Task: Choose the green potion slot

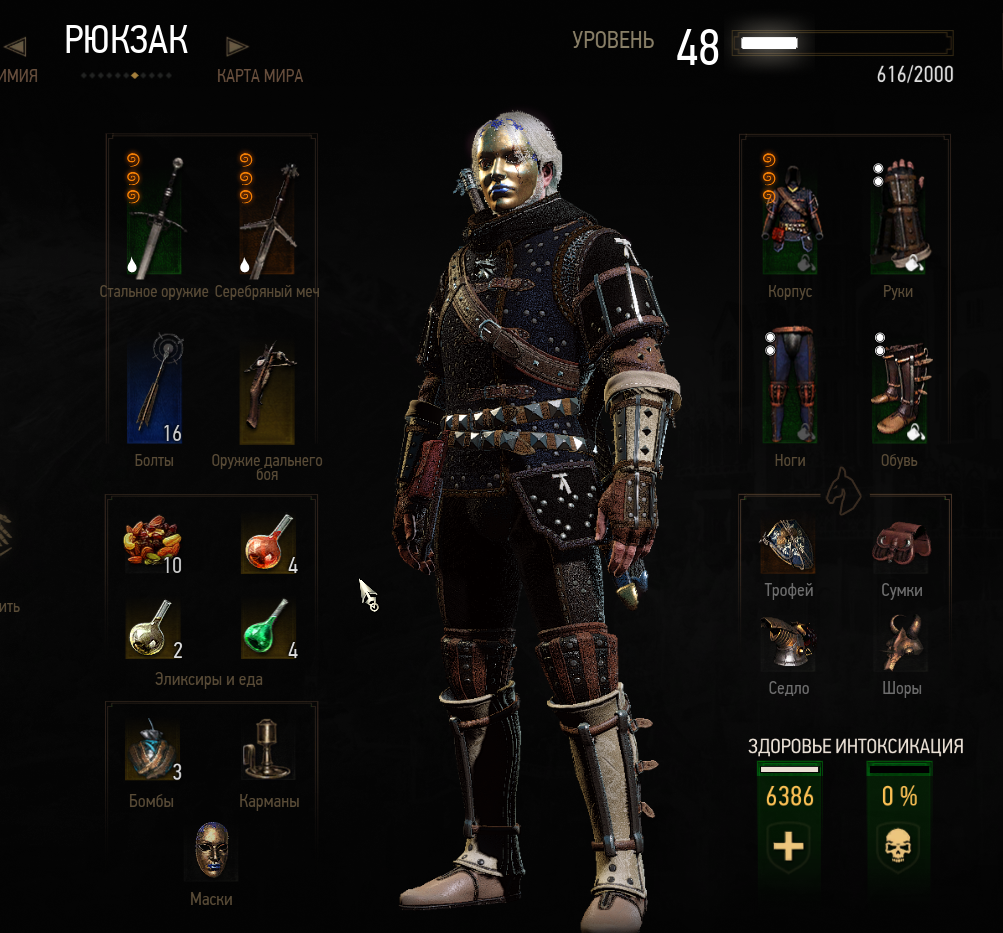Action: point(268,629)
